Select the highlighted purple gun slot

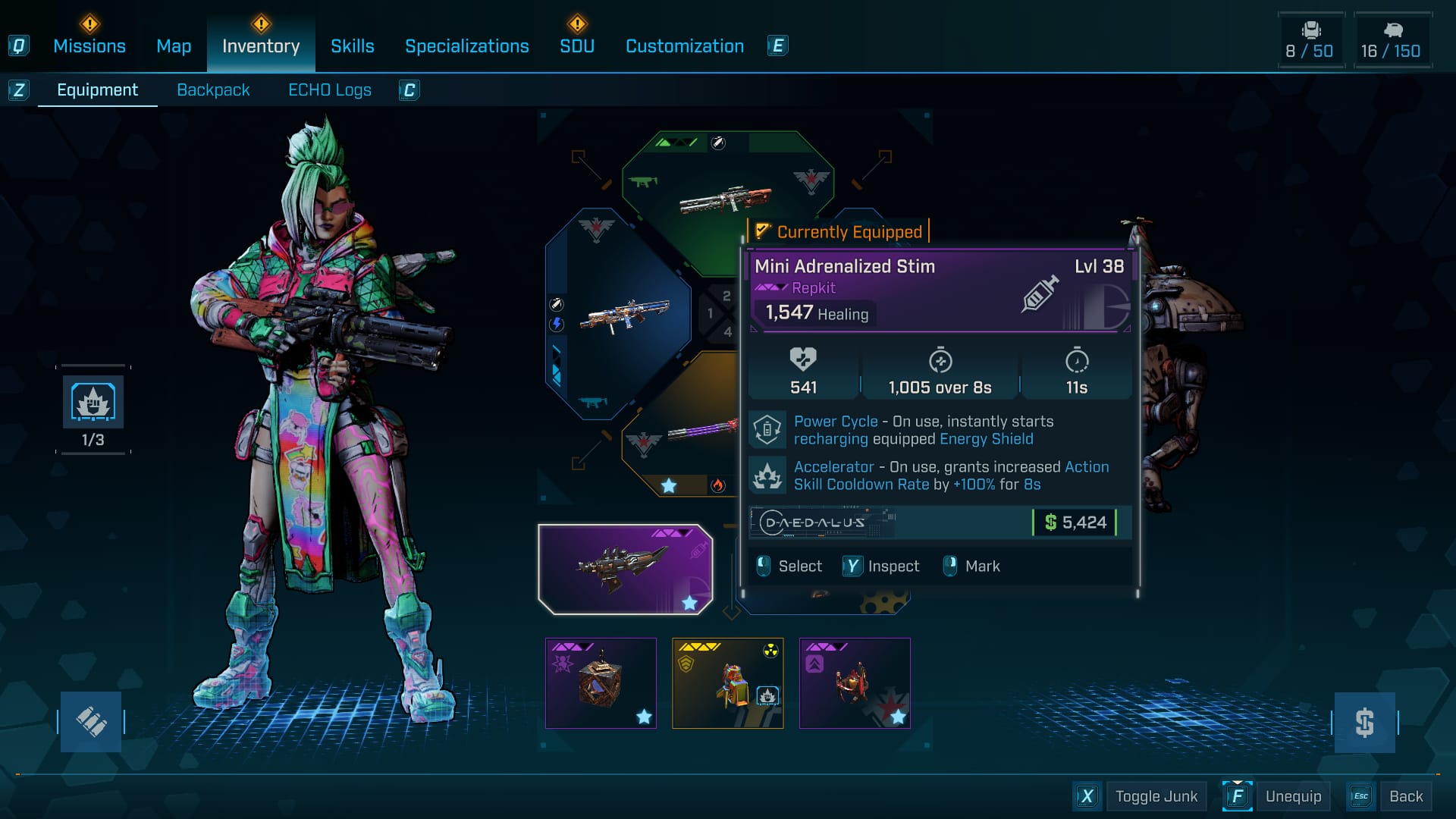(625, 569)
